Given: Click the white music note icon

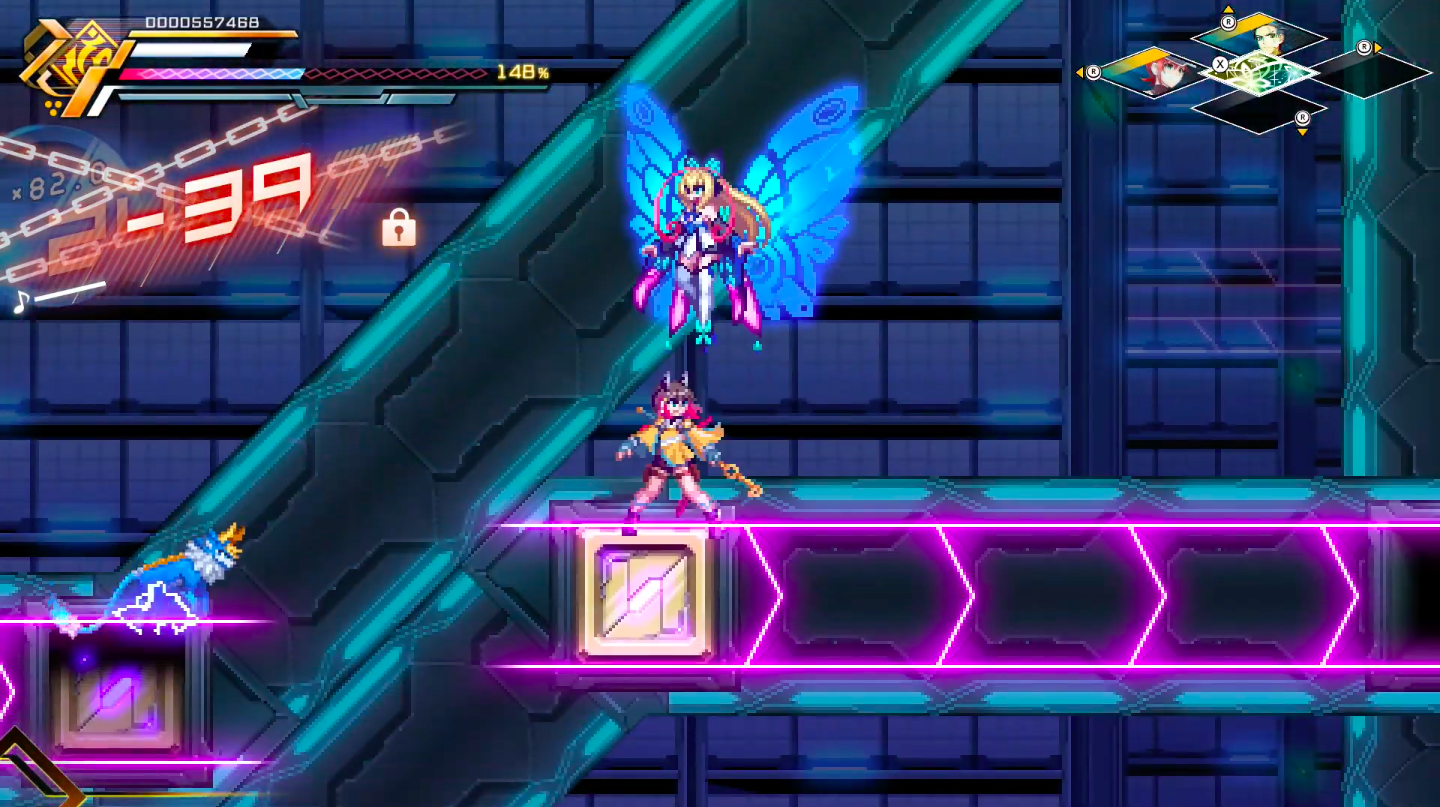Looking at the screenshot, I should [19, 300].
